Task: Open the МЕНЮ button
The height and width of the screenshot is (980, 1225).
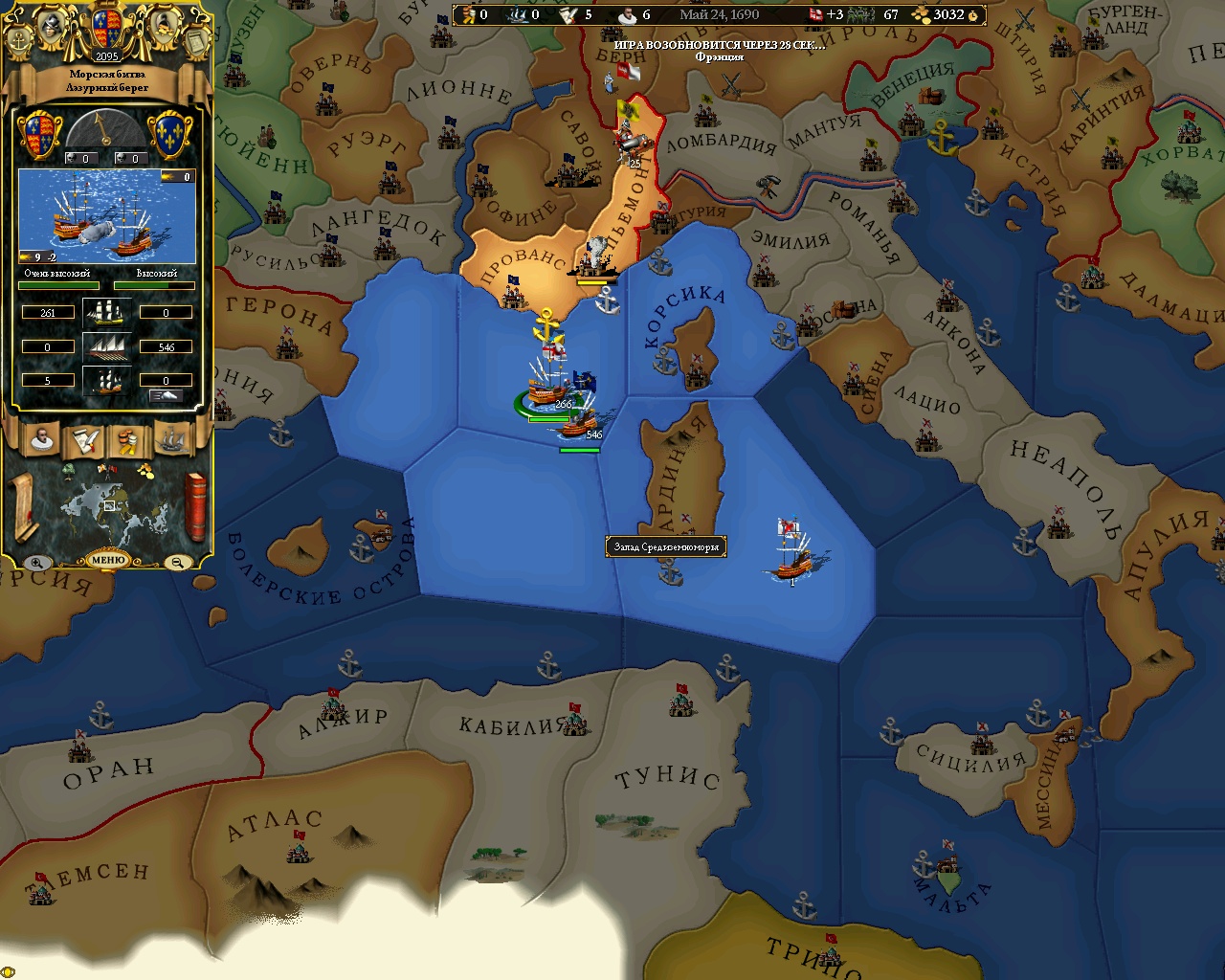Action: coord(107,560)
